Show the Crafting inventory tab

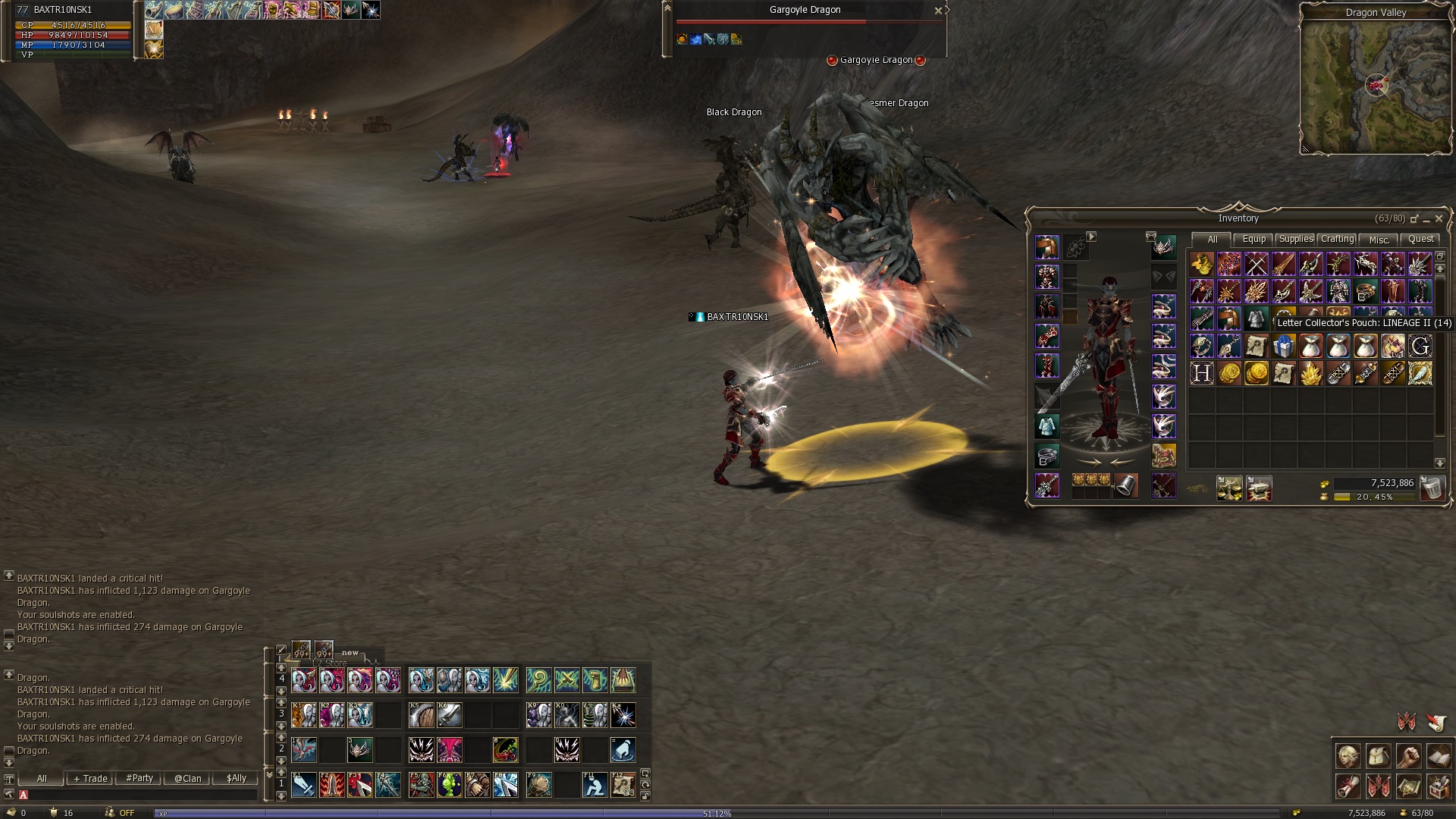[x=1337, y=239]
